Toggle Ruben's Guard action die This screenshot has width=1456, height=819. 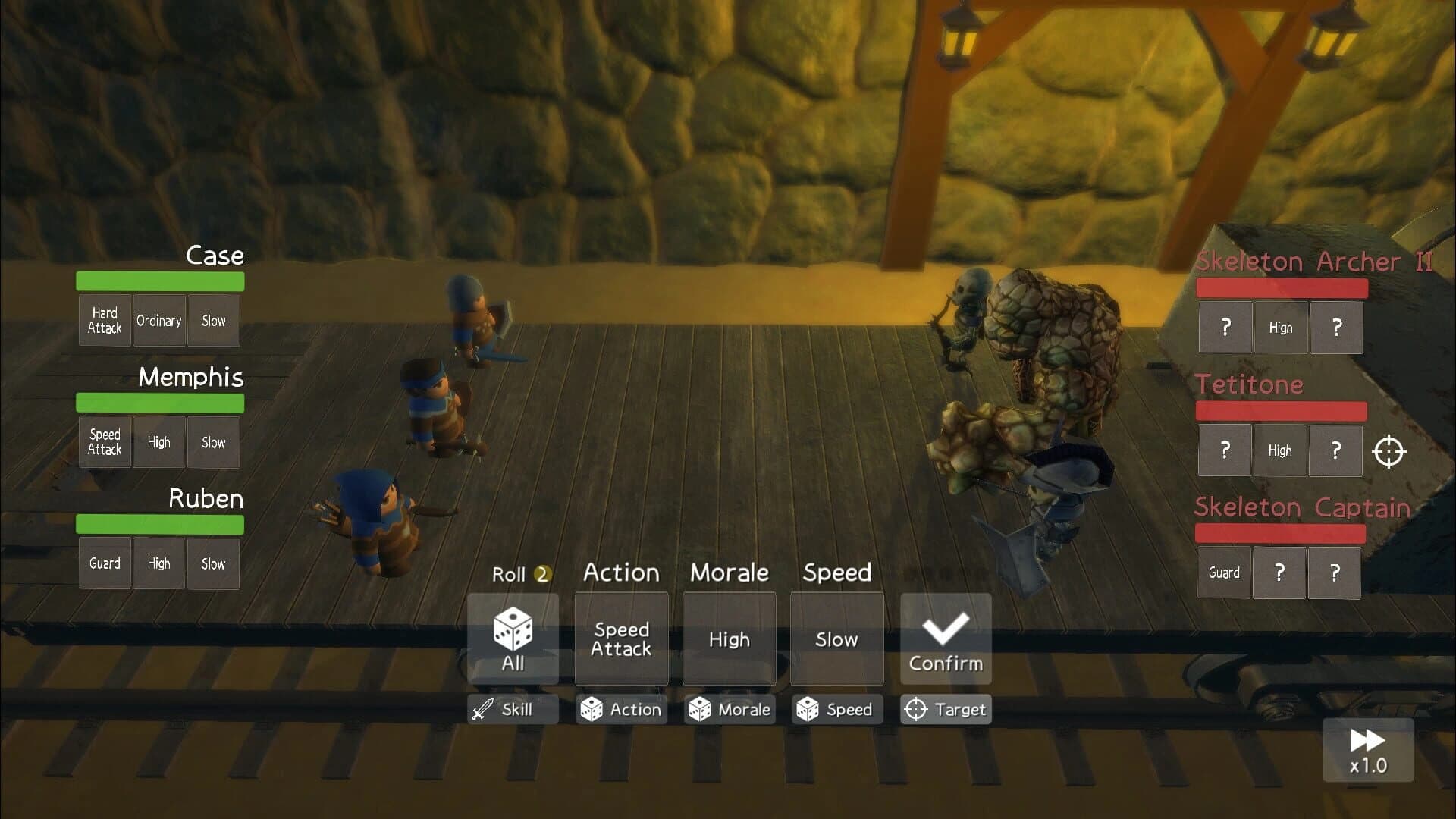coord(104,563)
